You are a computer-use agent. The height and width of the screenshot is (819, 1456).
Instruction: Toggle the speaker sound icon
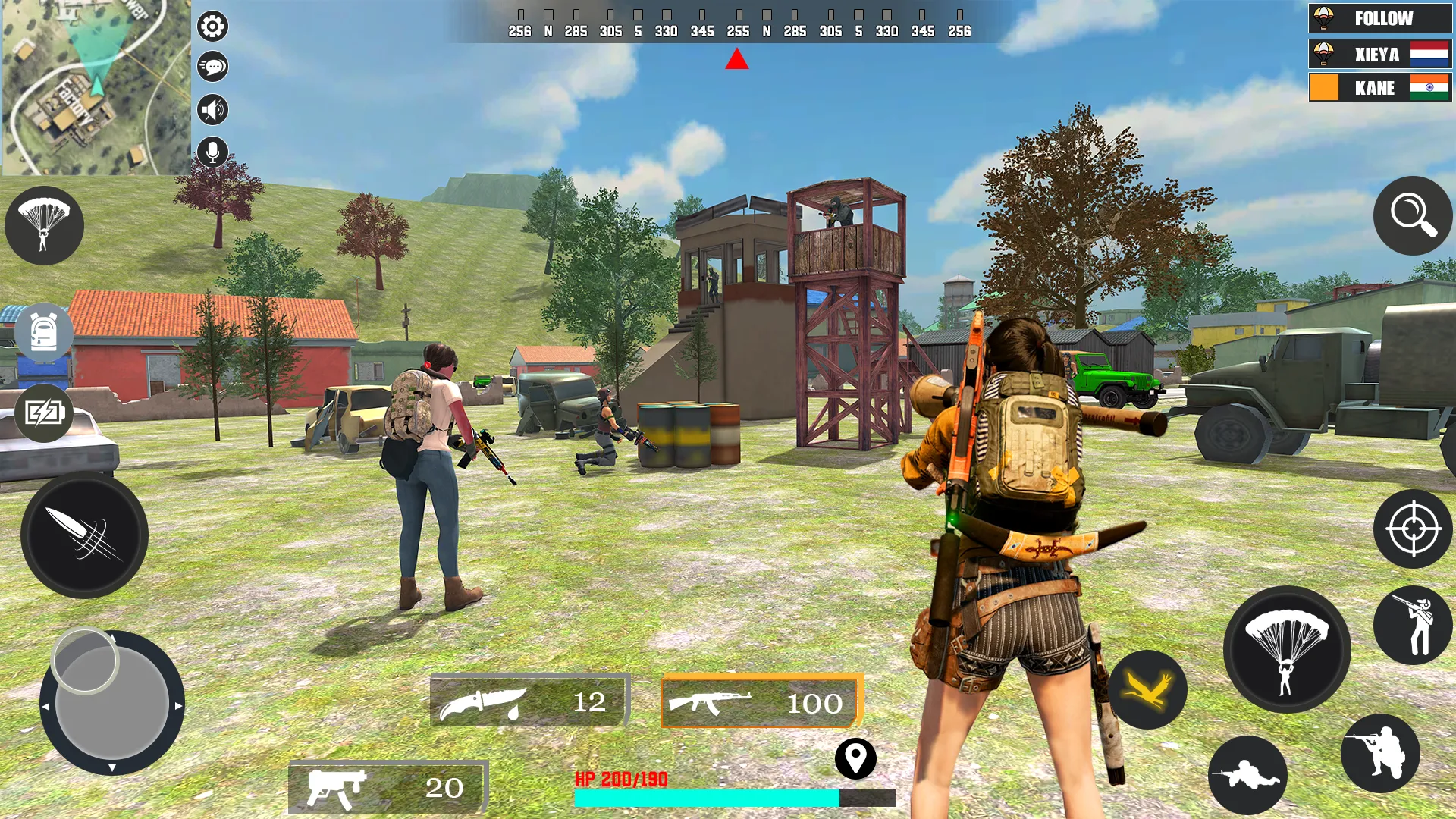212,110
